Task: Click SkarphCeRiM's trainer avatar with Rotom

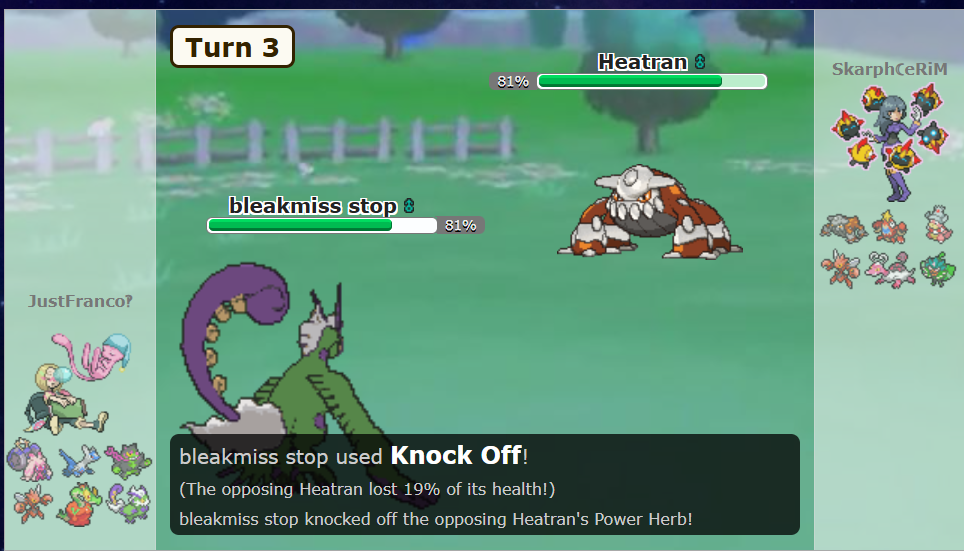Action: coord(889,140)
